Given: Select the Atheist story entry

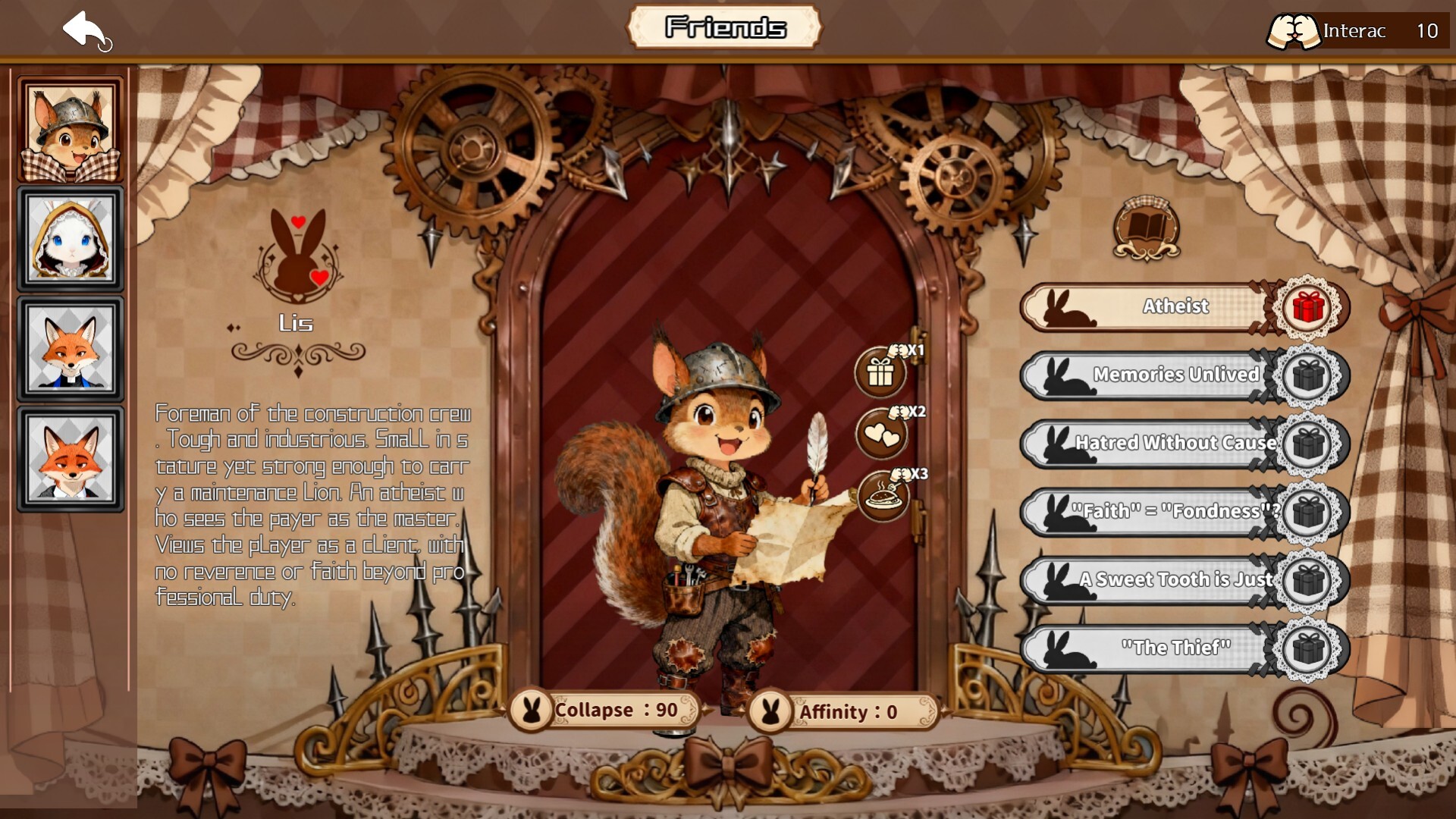Looking at the screenshot, I should pos(1168,306).
